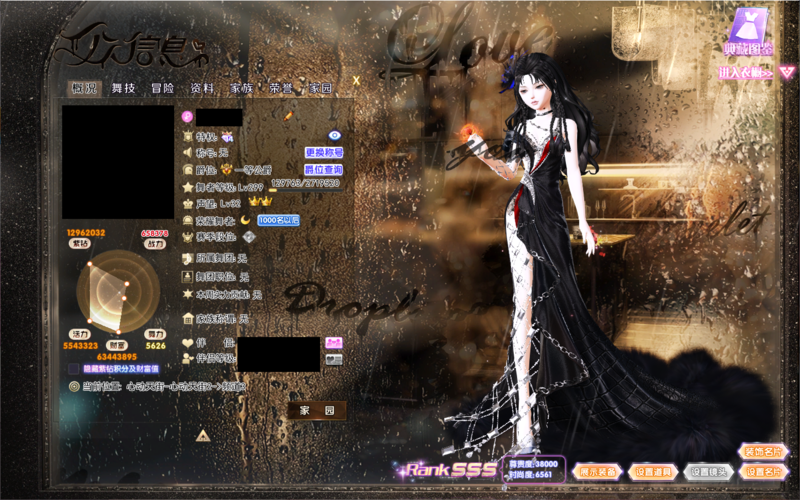The height and width of the screenshot is (500, 800).
Task: Toggle the eye icon beside 特权
Action: (335, 134)
